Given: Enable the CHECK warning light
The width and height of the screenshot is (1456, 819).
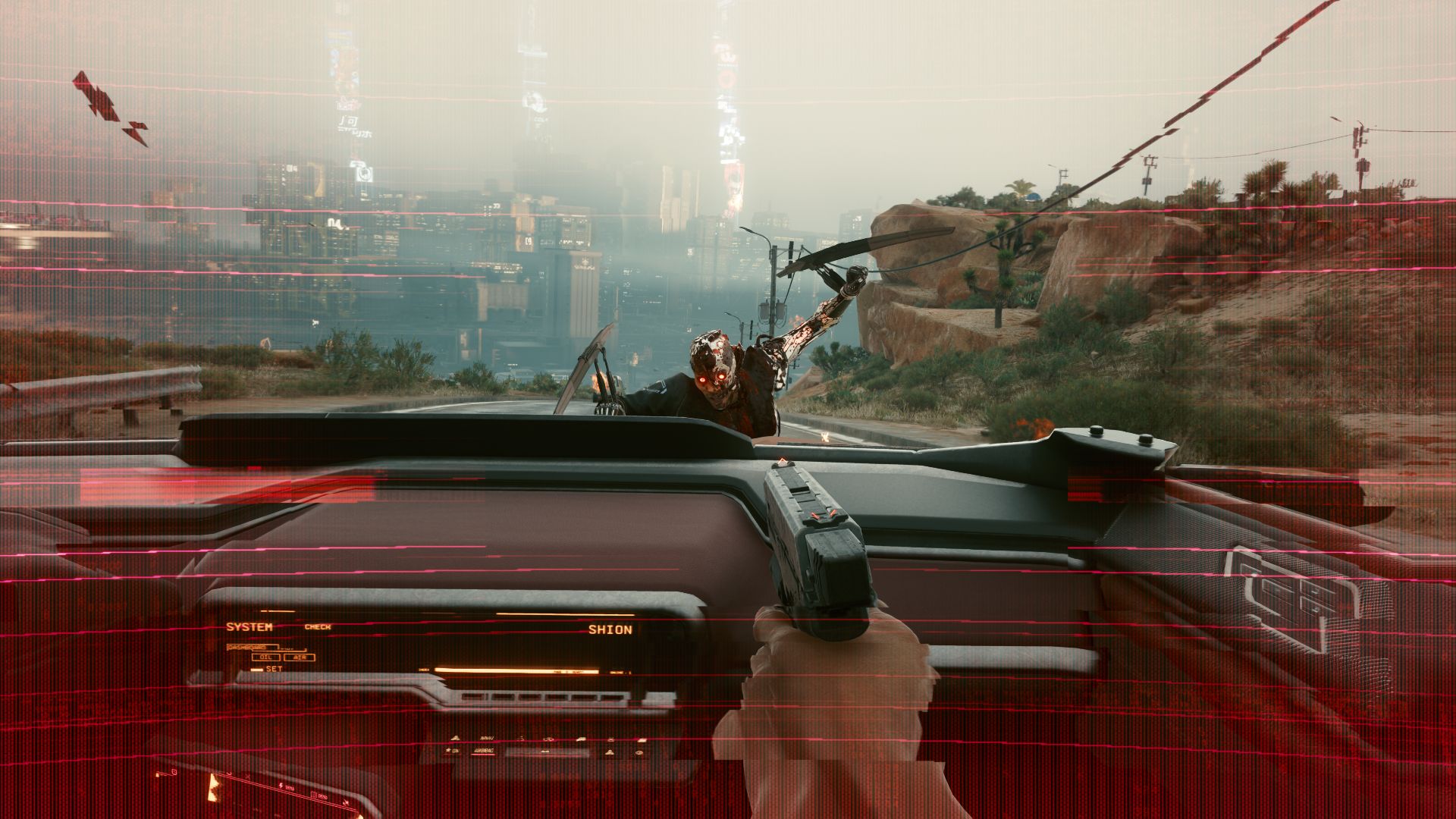Looking at the screenshot, I should tap(318, 626).
